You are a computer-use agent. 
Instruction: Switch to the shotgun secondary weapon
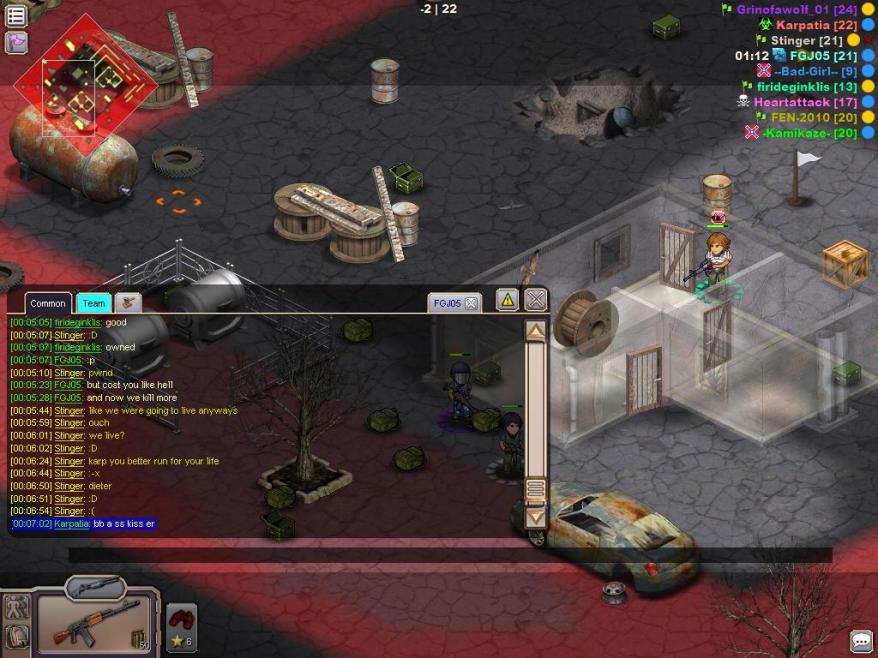tap(95, 587)
